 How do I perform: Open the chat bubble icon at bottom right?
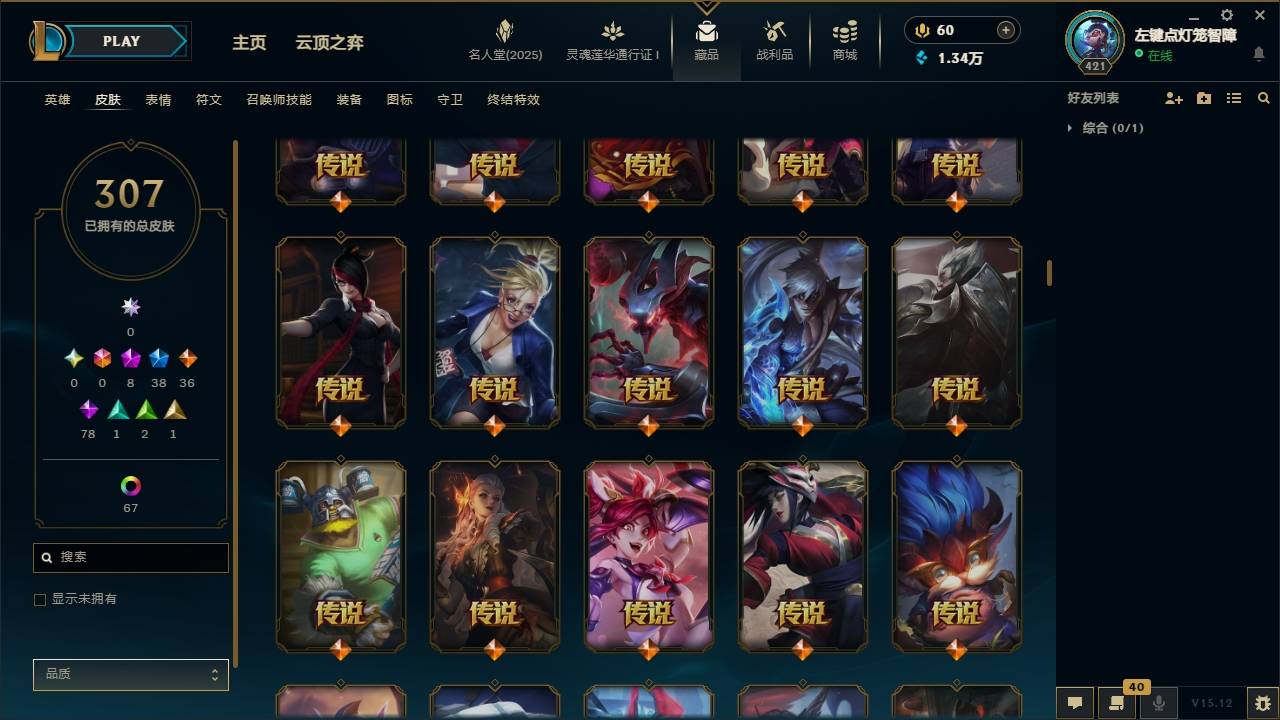click(x=1073, y=702)
